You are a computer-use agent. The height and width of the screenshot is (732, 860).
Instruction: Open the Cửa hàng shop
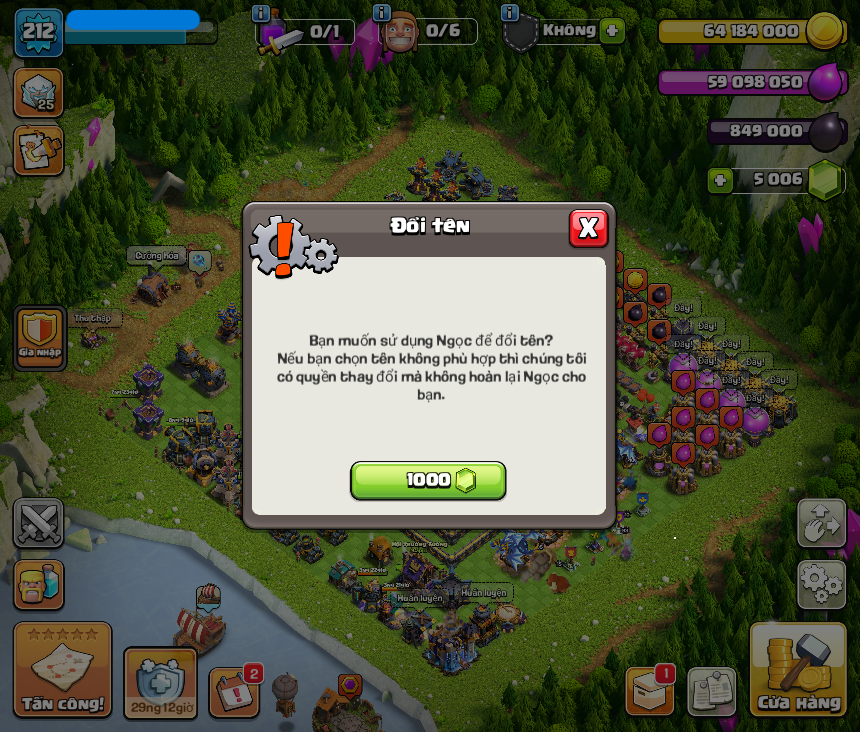[798, 672]
